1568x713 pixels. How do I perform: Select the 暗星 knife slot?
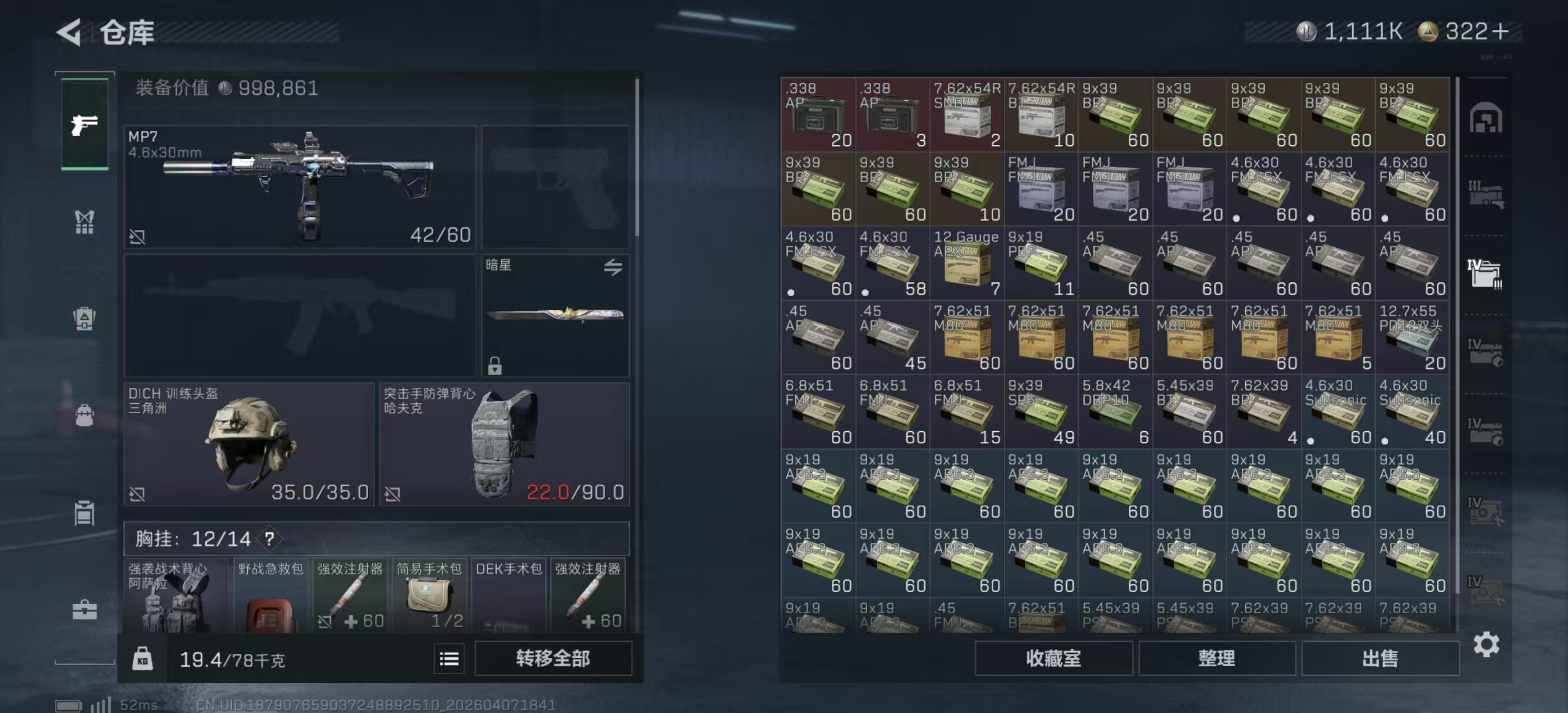(555, 315)
